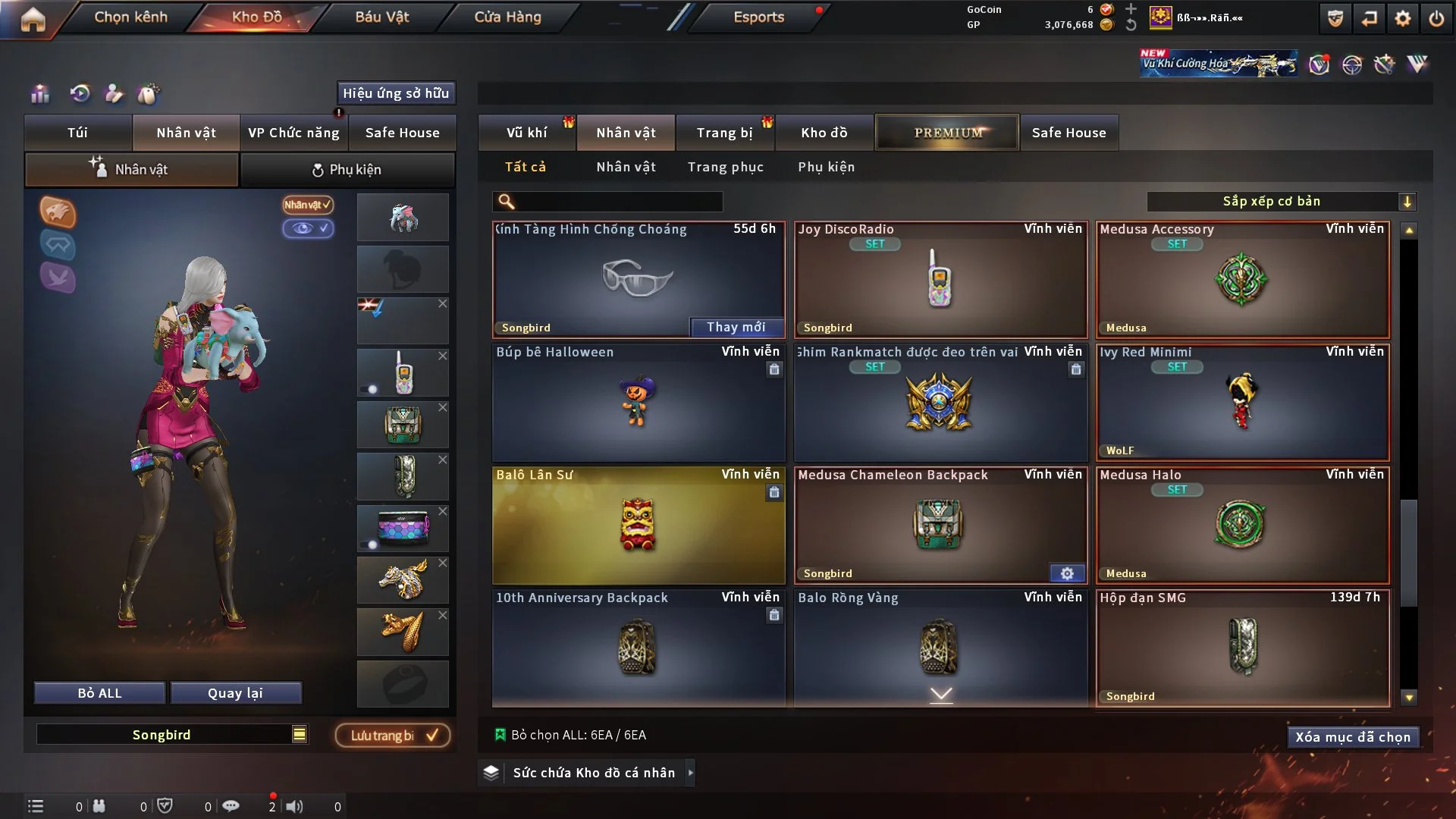Click the power exit icon
Viewport: 1456px width, 819px height.
(1436, 19)
